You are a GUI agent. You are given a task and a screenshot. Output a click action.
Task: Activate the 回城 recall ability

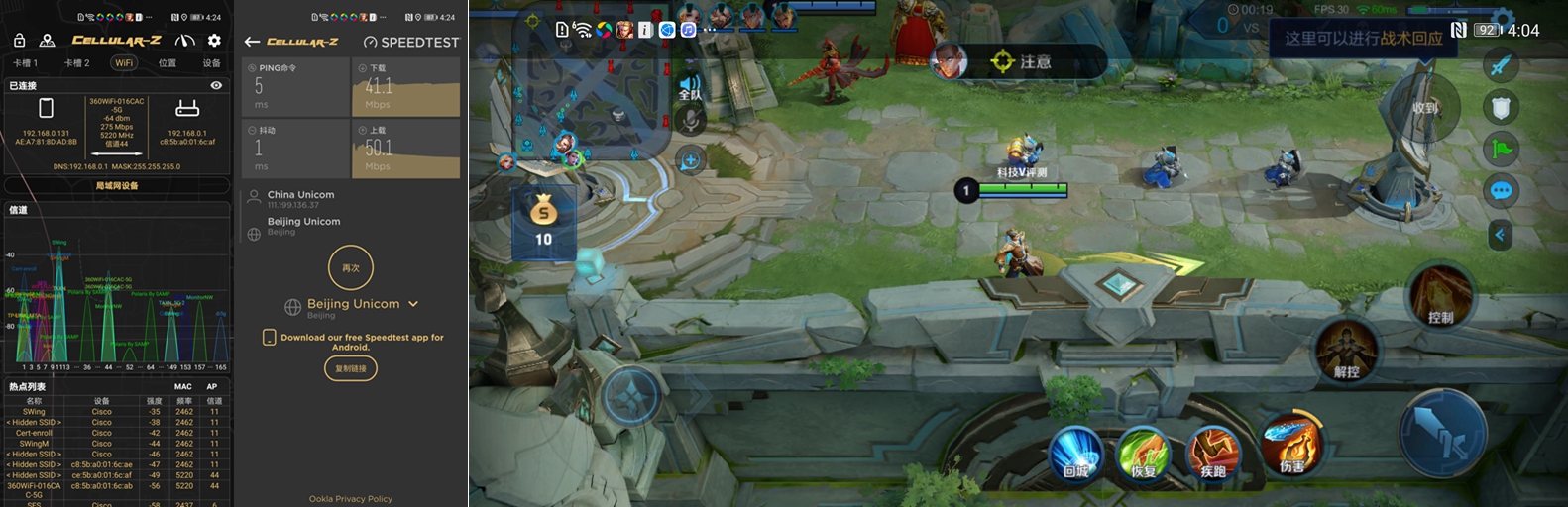(x=1075, y=455)
